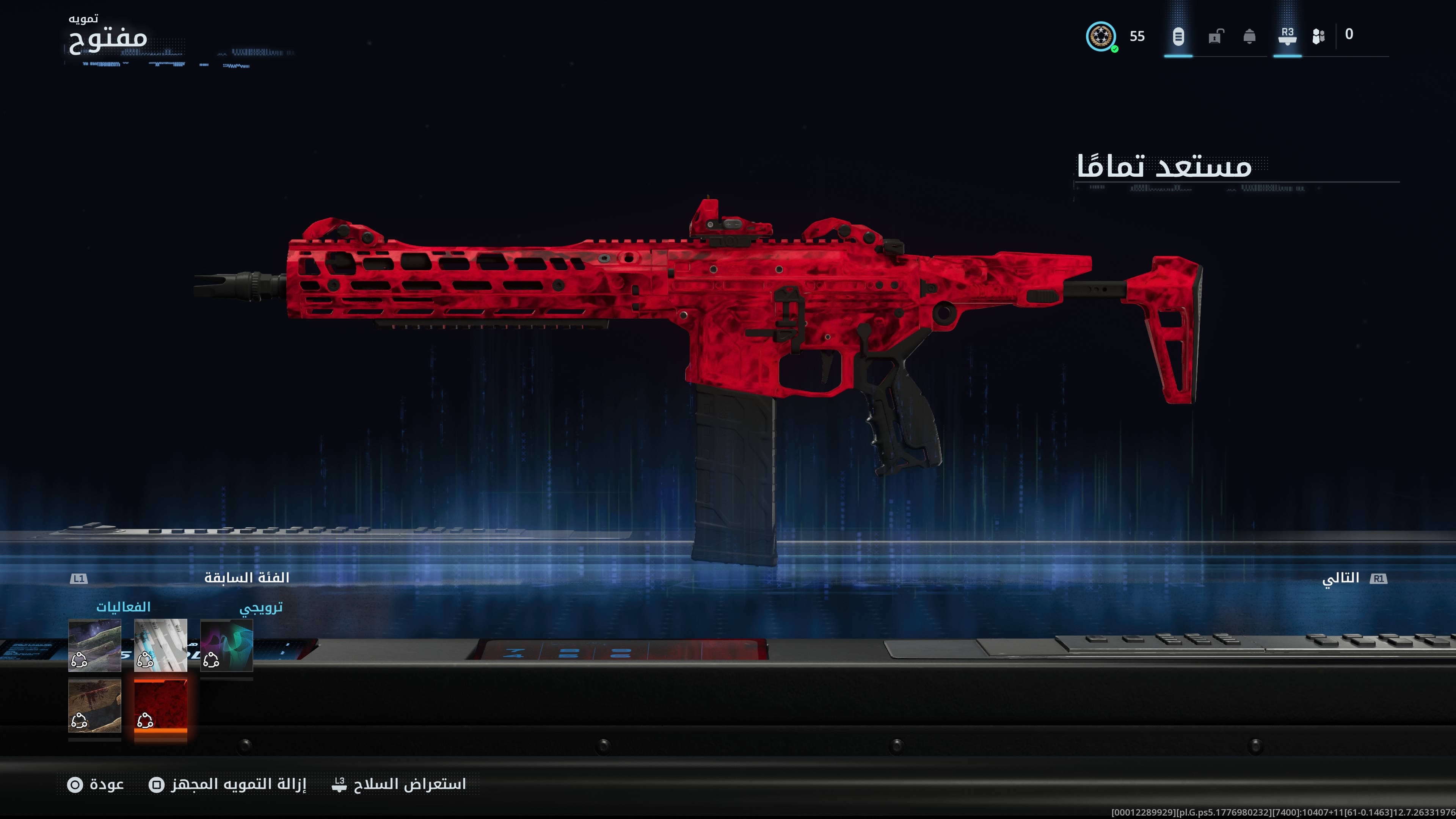This screenshot has width=1456, height=819.
Task: Go to previous category (الفئة السابقة)
Action: click(x=246, y=577)
